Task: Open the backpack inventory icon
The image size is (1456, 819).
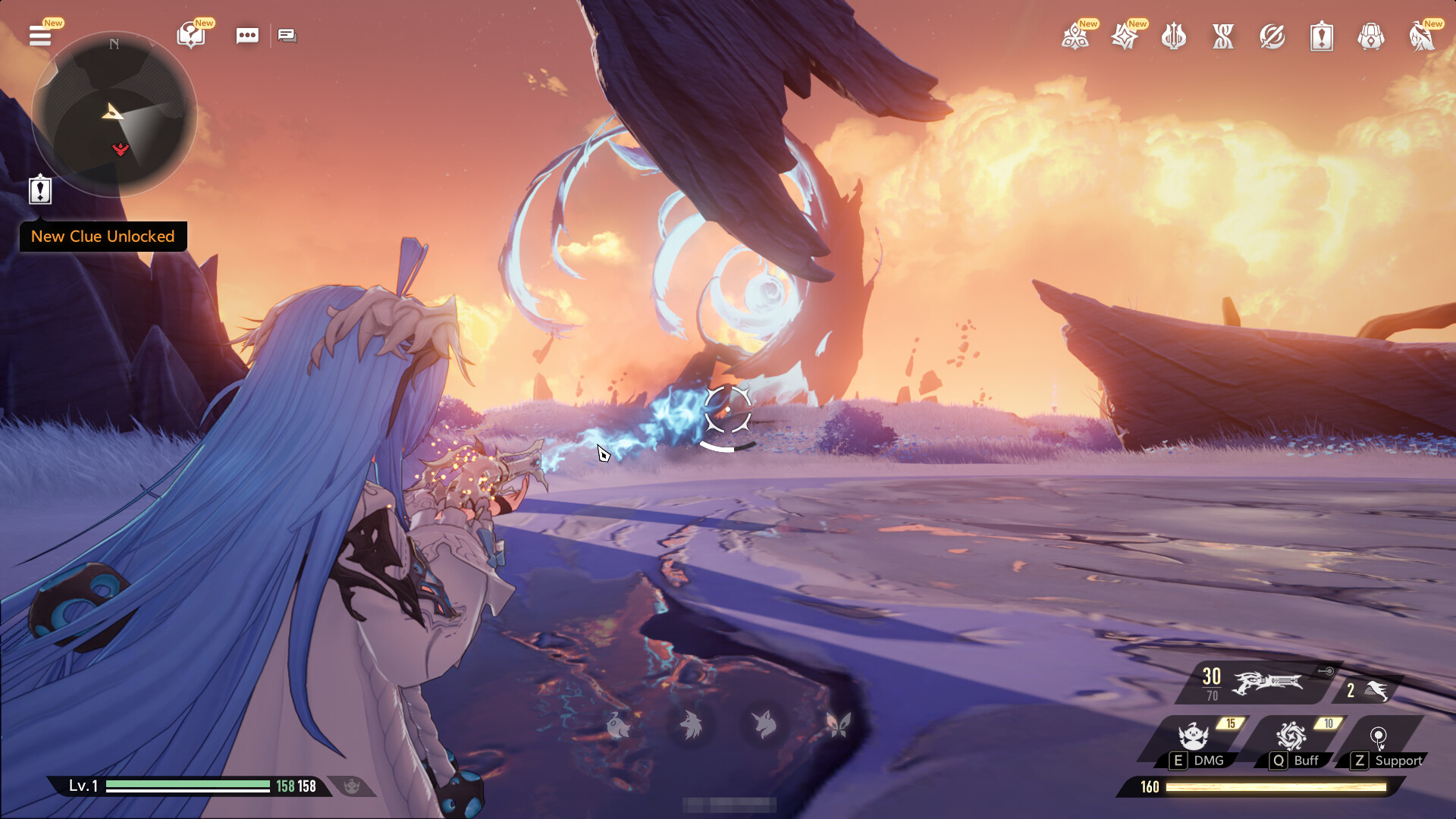Action: coord(1371,36)
